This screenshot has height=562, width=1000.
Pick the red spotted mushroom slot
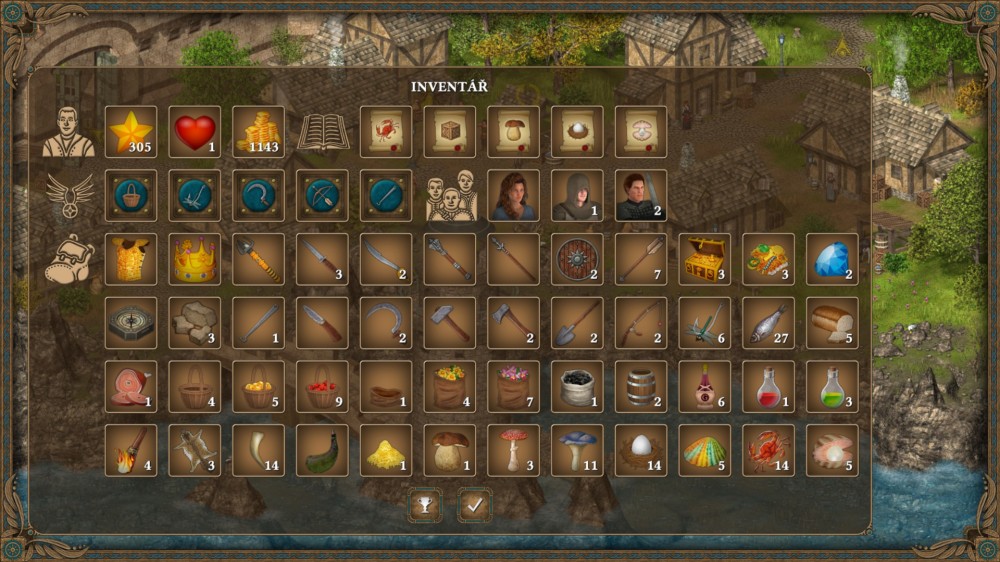point(513,450)
